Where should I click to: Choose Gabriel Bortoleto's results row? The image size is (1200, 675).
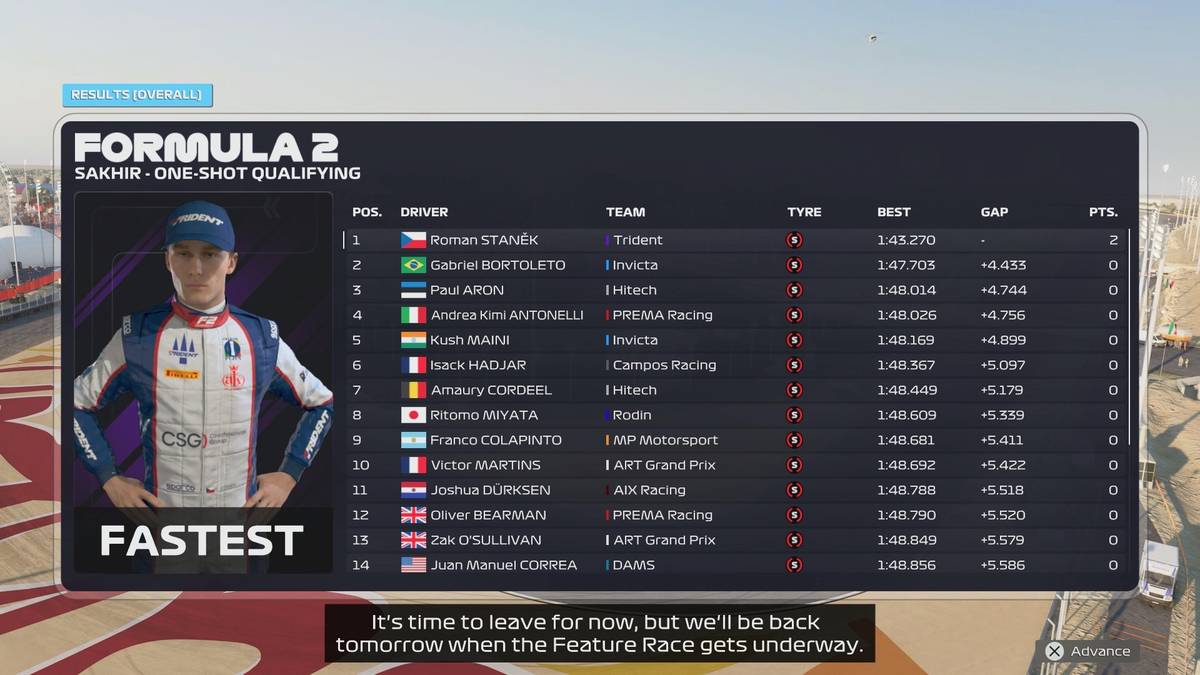tap(735, 265)
